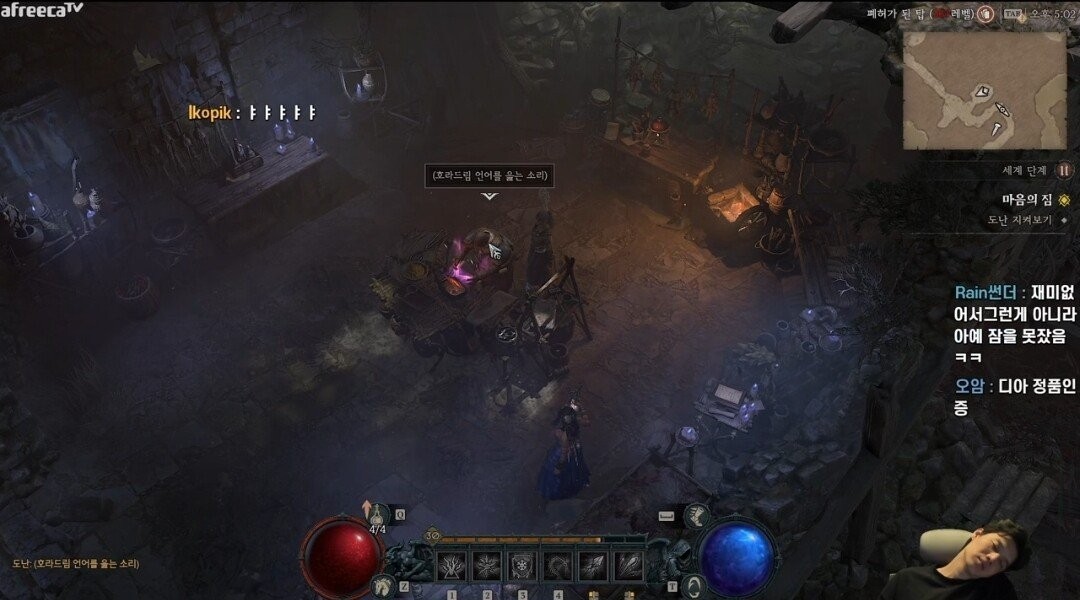Click the 세계 단계 world tier icon
Viewport: 1080px width, 600px height.
point(1064,170)
